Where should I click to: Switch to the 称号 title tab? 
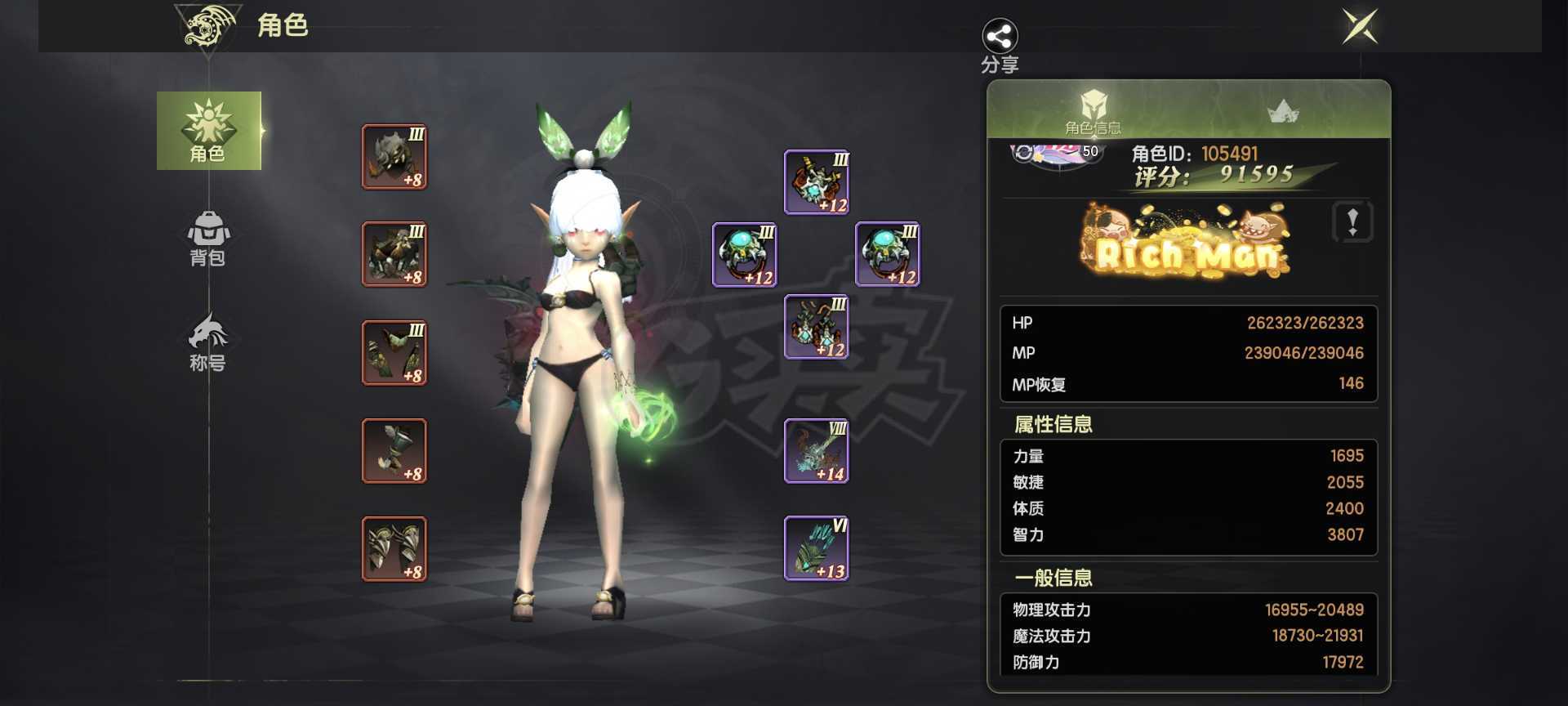click(207, 343)
